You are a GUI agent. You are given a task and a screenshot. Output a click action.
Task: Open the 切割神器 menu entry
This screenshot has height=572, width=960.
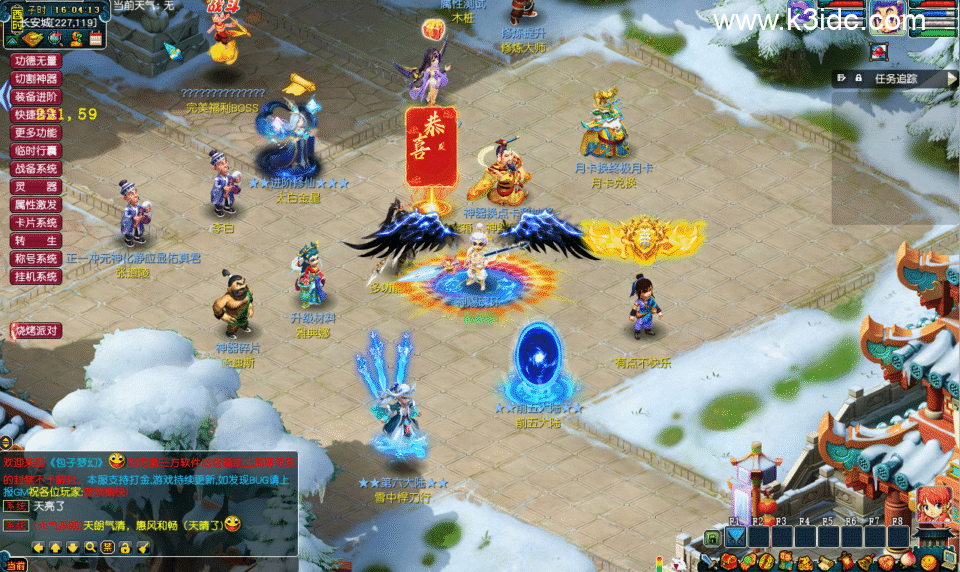36,79
